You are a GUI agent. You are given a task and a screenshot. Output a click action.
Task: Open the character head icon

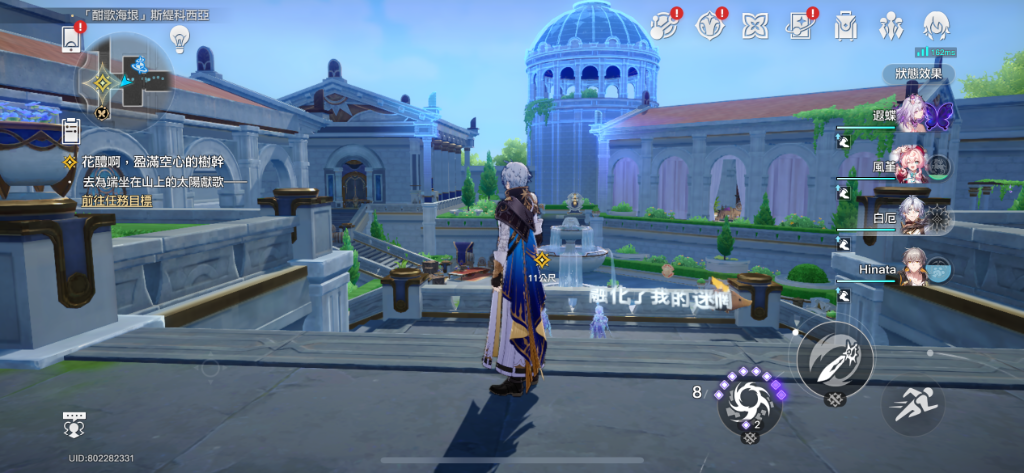936,26
